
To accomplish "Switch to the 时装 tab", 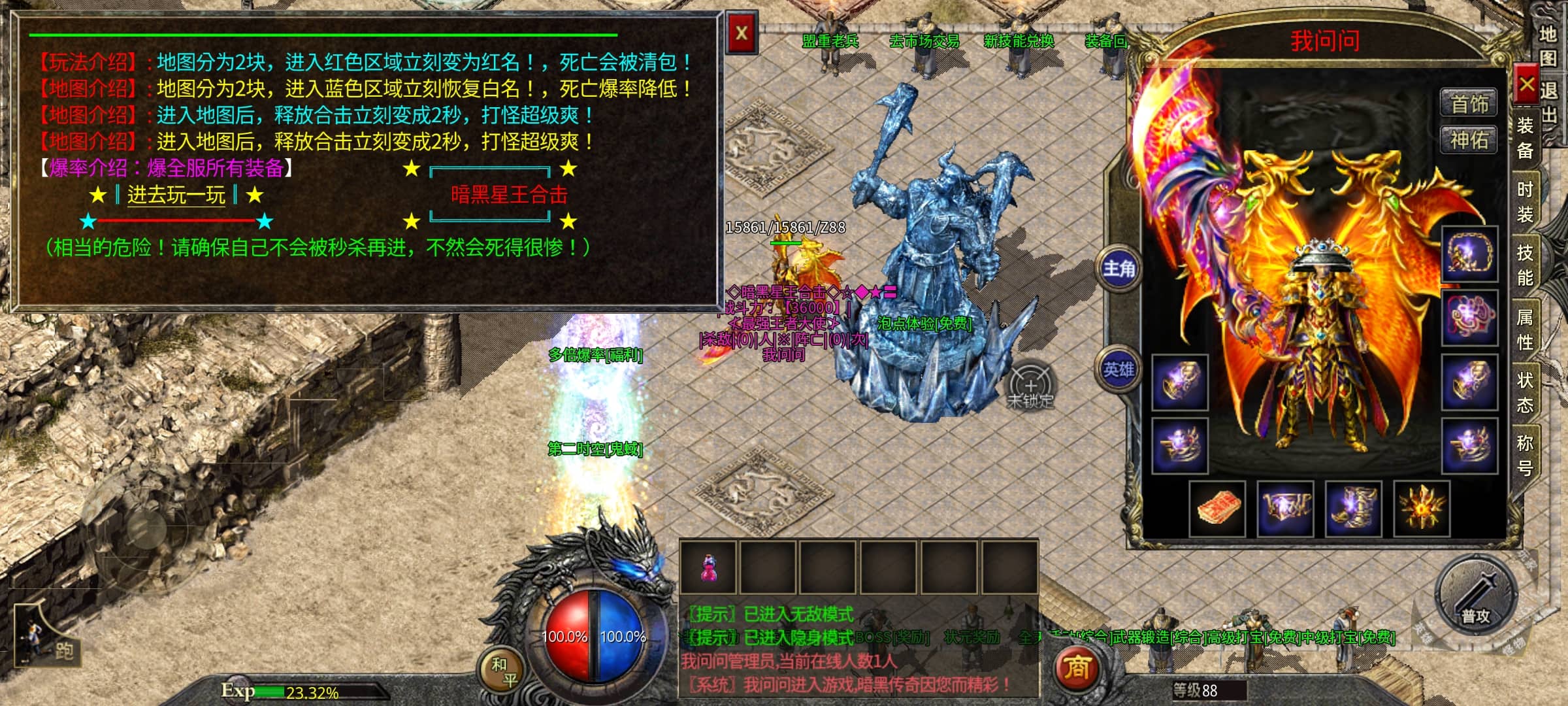I will pos(1525,201).
